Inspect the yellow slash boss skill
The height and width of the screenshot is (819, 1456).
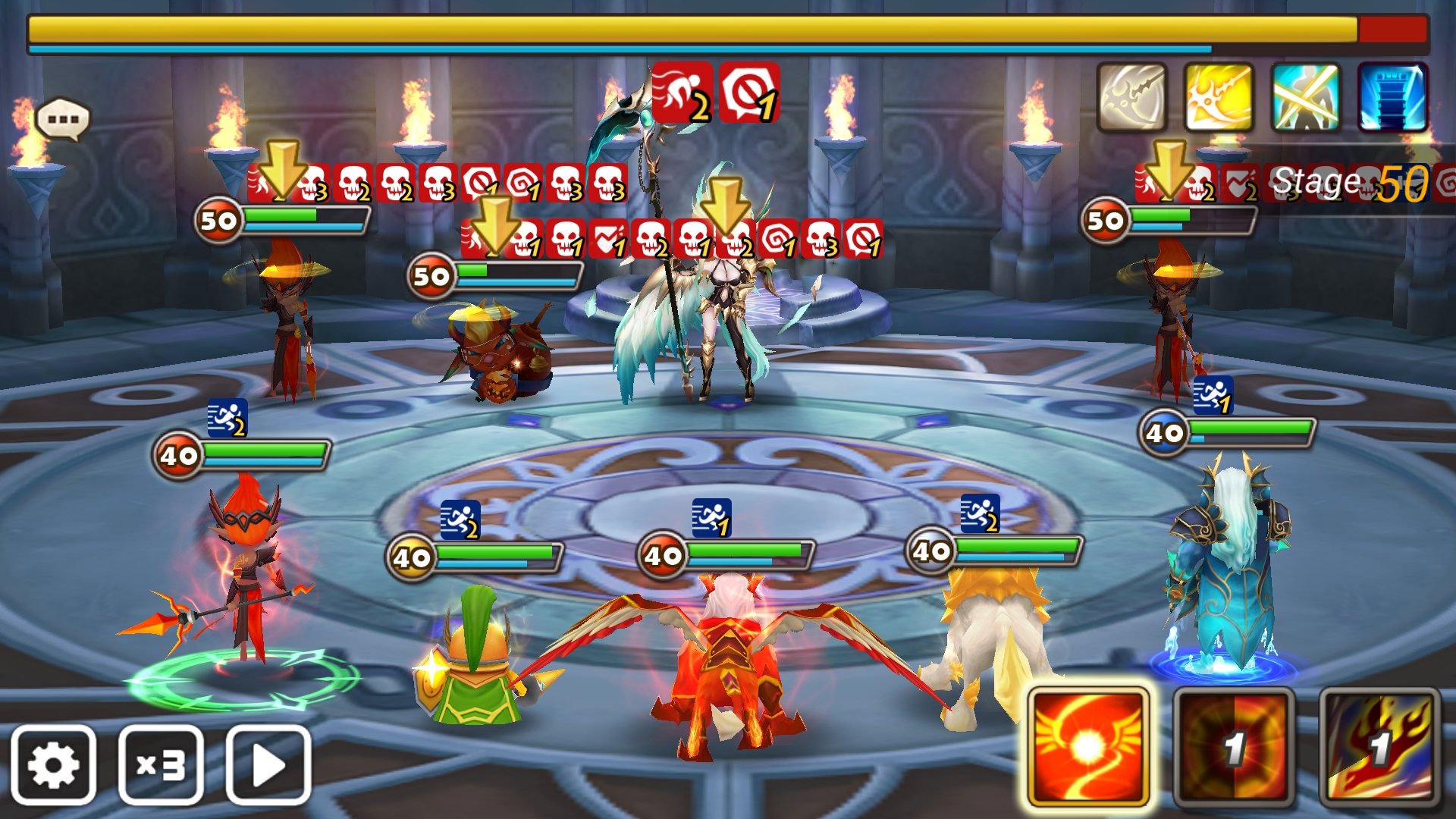click(x=1219, y=98)
